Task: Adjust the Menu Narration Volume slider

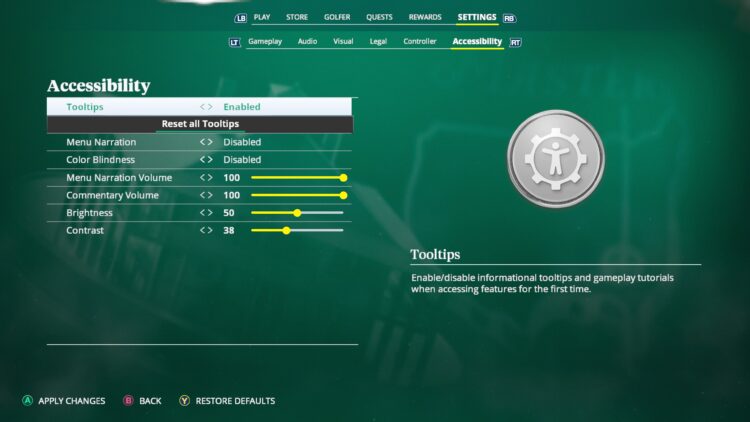Action: 297,178
